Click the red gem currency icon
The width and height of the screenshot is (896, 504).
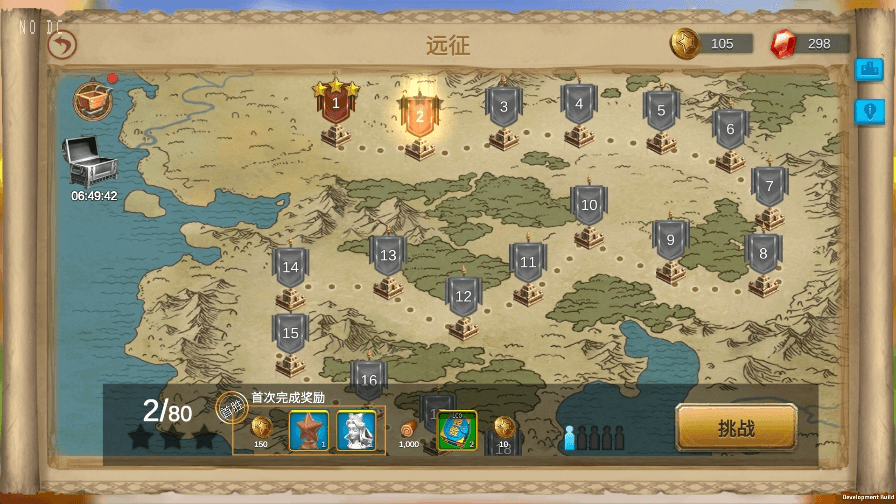coord(784,44)
